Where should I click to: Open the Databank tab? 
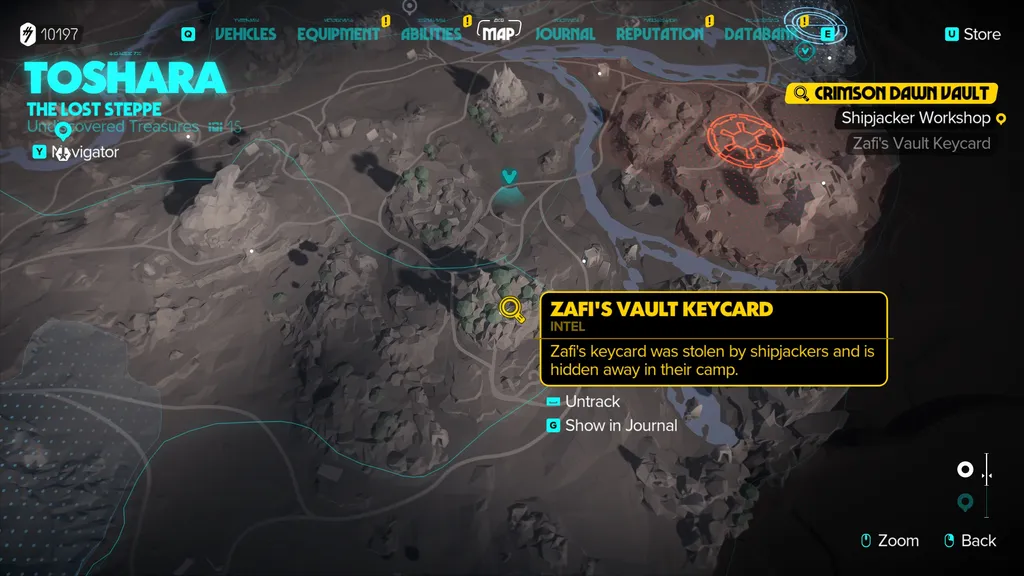pyautogui.click(x=761, y=34)
